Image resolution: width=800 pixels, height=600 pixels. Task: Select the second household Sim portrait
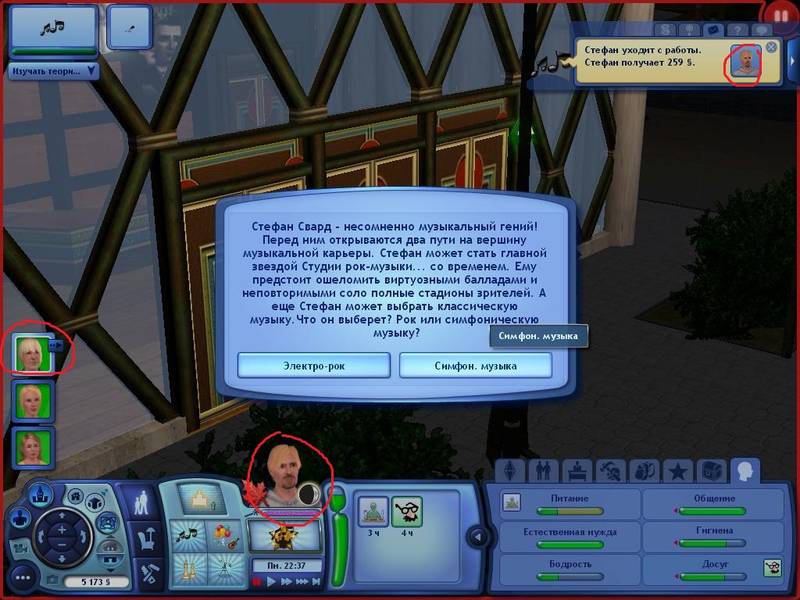pyautogui.click(x=34, y=400)
